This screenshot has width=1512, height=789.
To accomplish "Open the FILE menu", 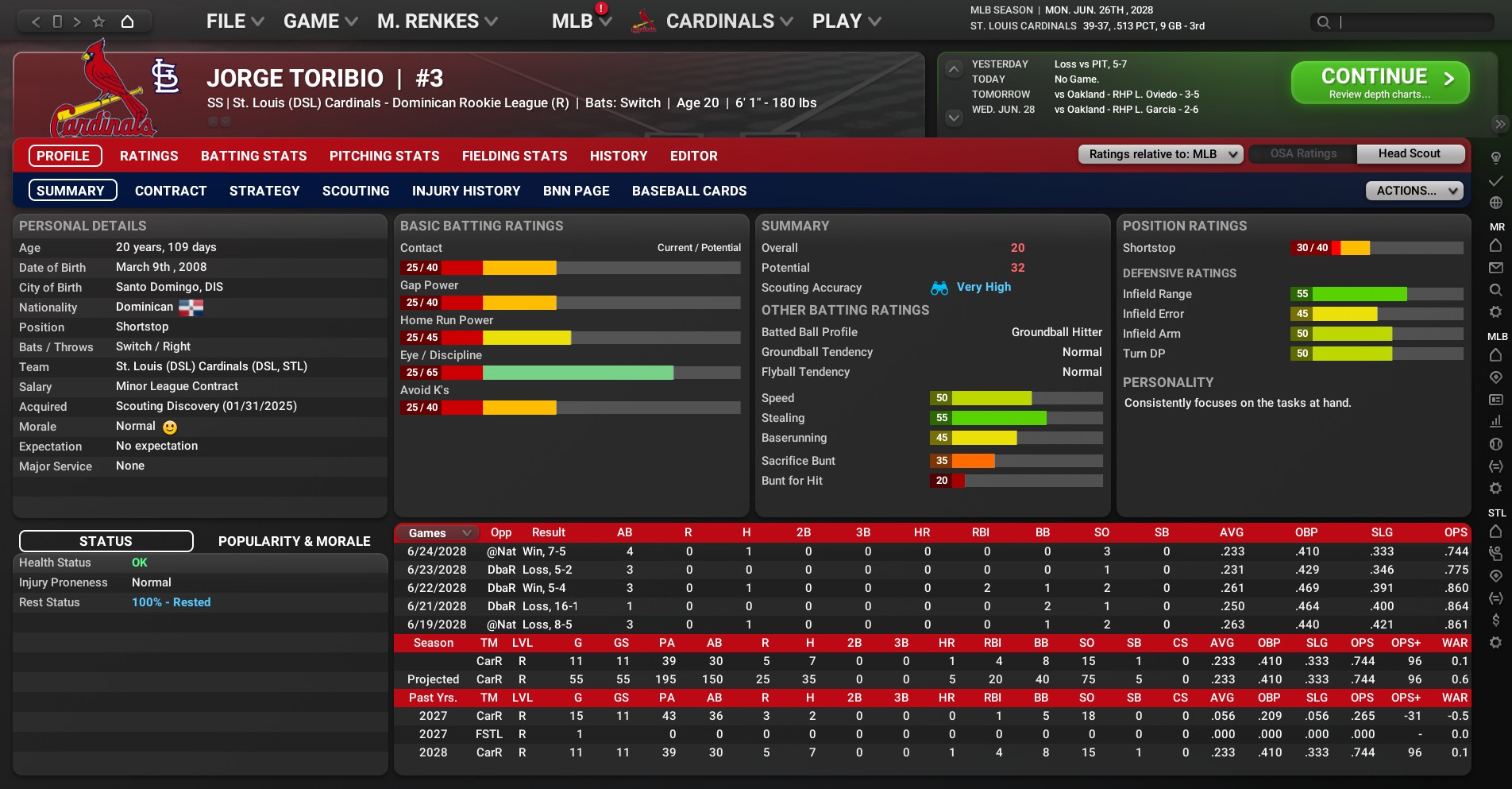I will tap(234, 21).
